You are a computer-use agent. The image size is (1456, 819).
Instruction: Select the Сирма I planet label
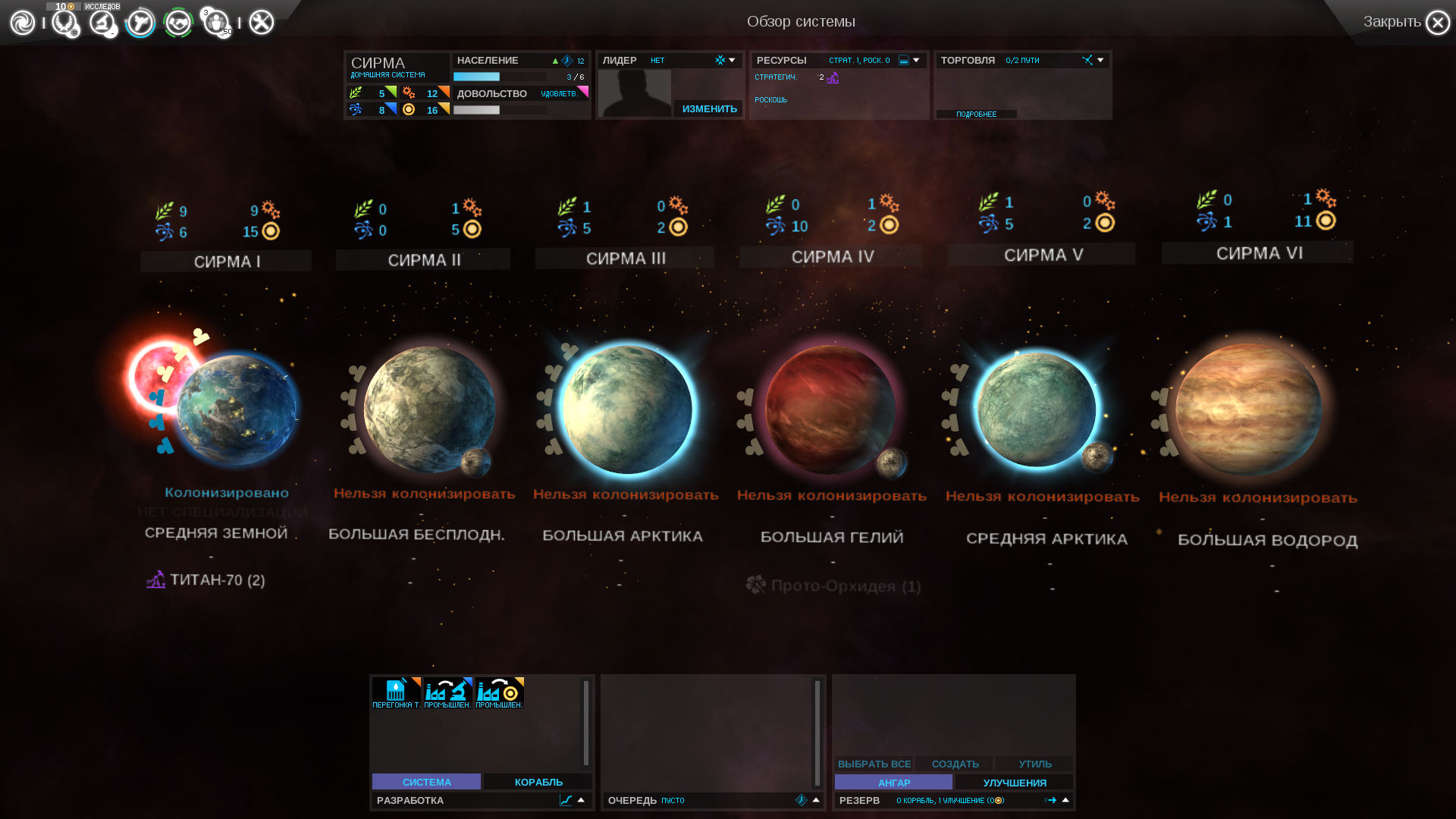click(x=226, y=262)
